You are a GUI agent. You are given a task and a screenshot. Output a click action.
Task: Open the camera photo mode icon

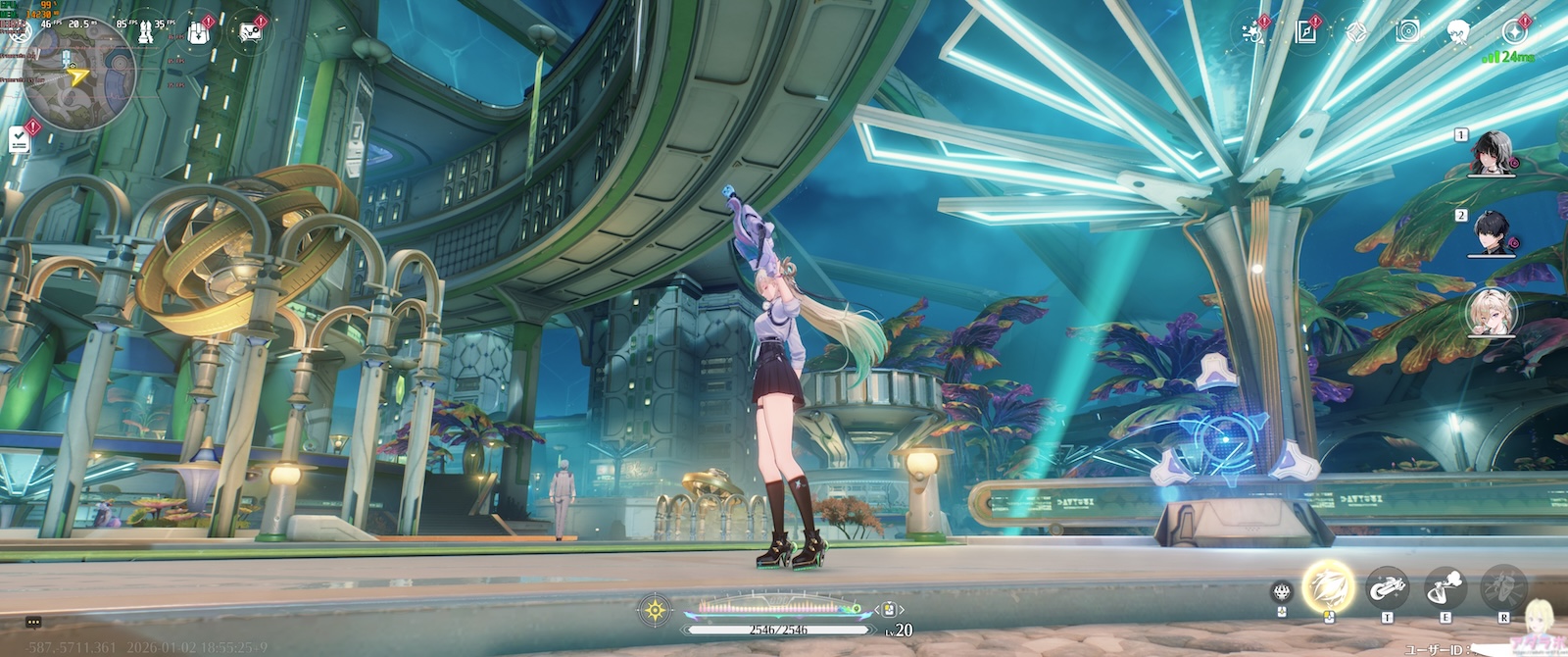coord(1407,32)
